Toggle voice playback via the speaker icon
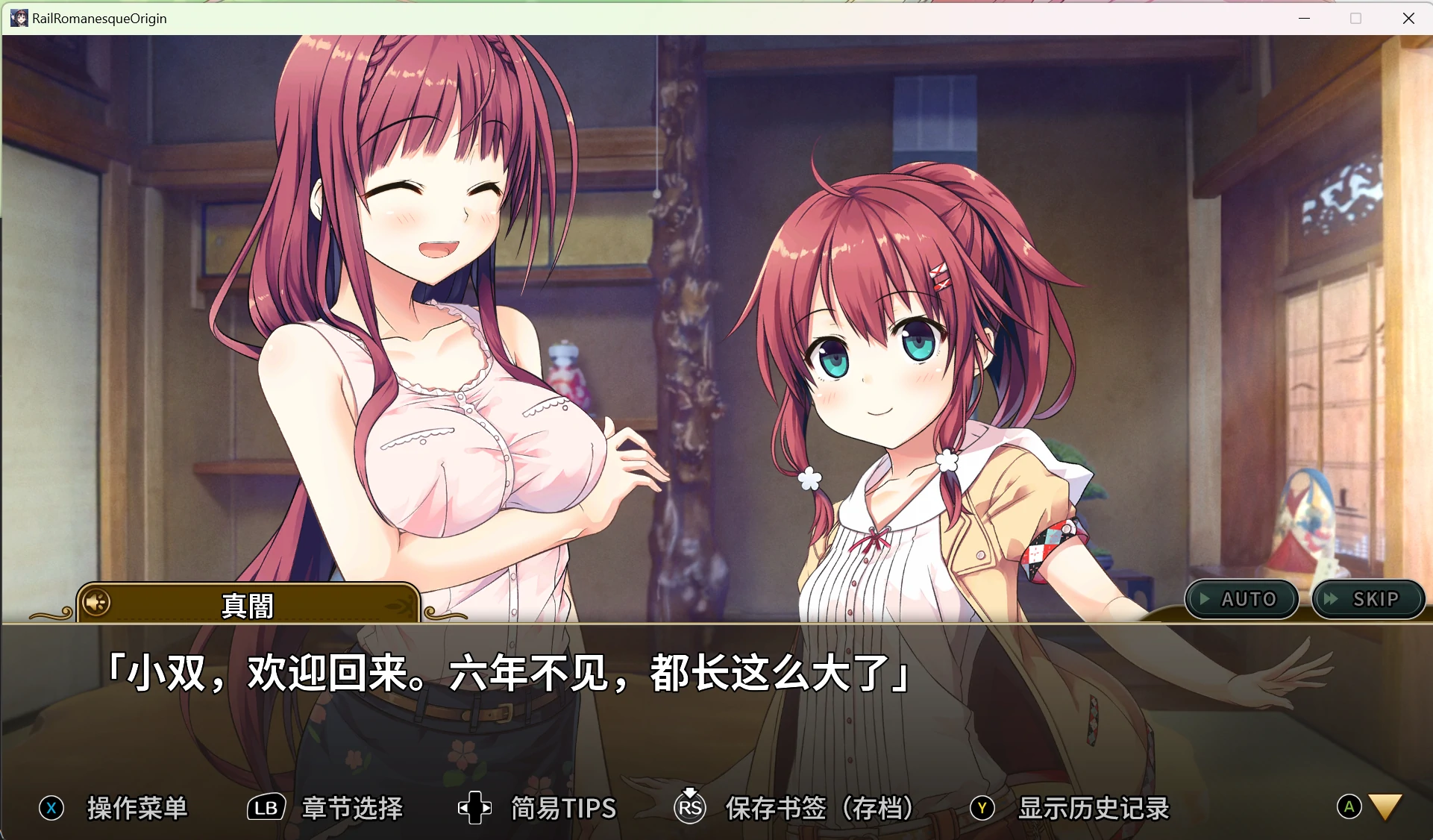1433x840 pixels. (95, 602)
